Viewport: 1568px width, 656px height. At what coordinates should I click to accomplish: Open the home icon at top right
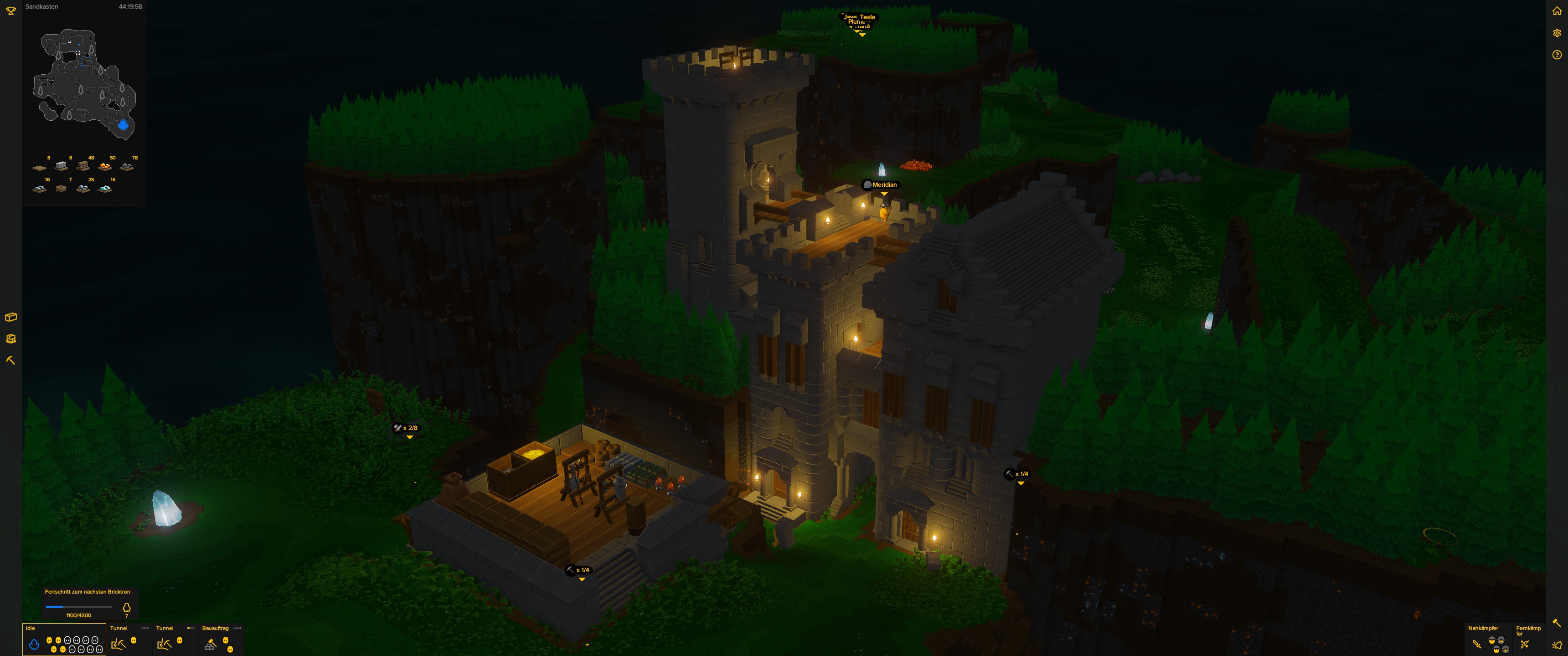(x=1558, y=10)
